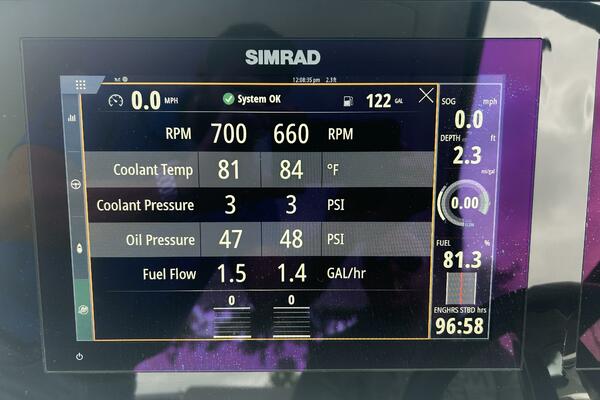Open the bar chart sidebar icon
Screen dimensions: 600x400
click(72, 117)
